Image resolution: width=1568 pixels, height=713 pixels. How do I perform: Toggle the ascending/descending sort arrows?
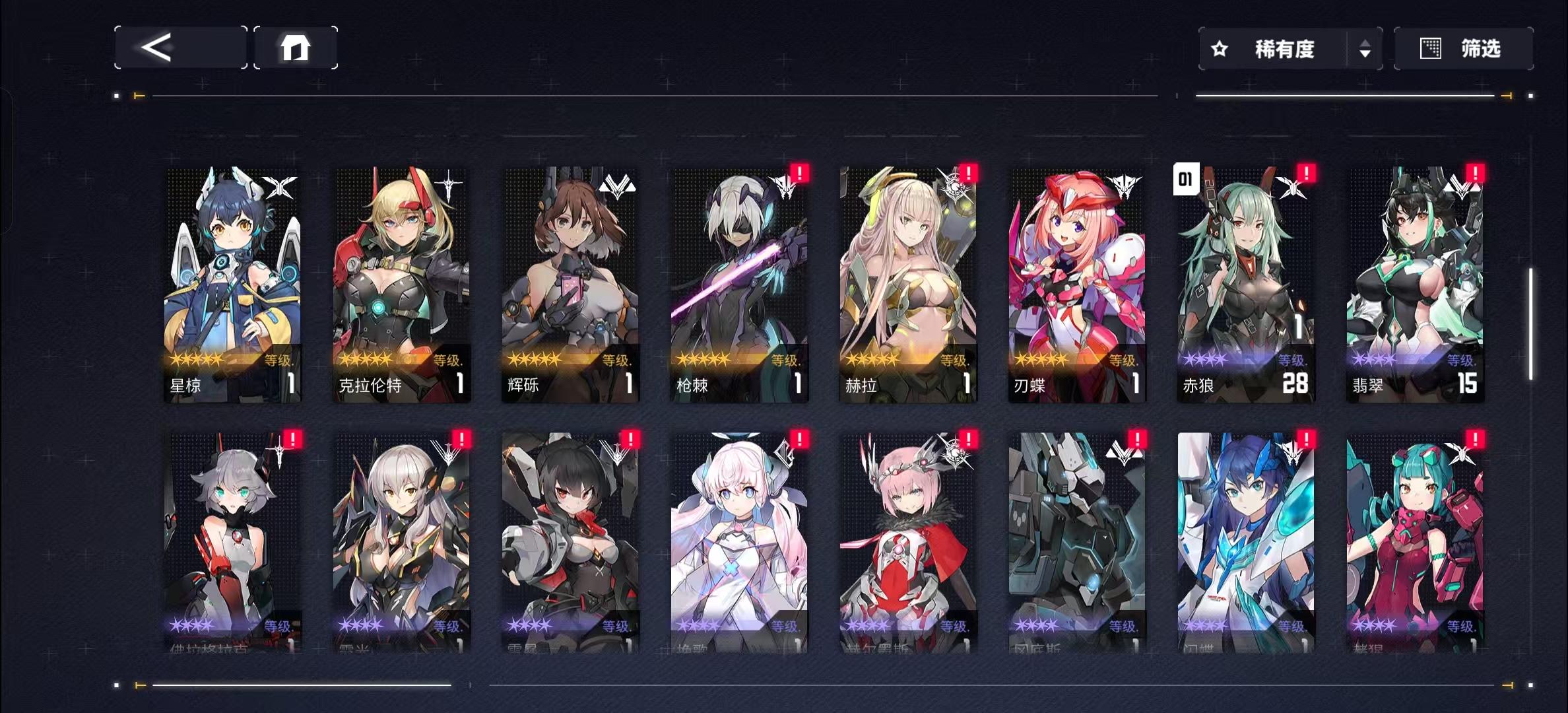click(1365, 48)
